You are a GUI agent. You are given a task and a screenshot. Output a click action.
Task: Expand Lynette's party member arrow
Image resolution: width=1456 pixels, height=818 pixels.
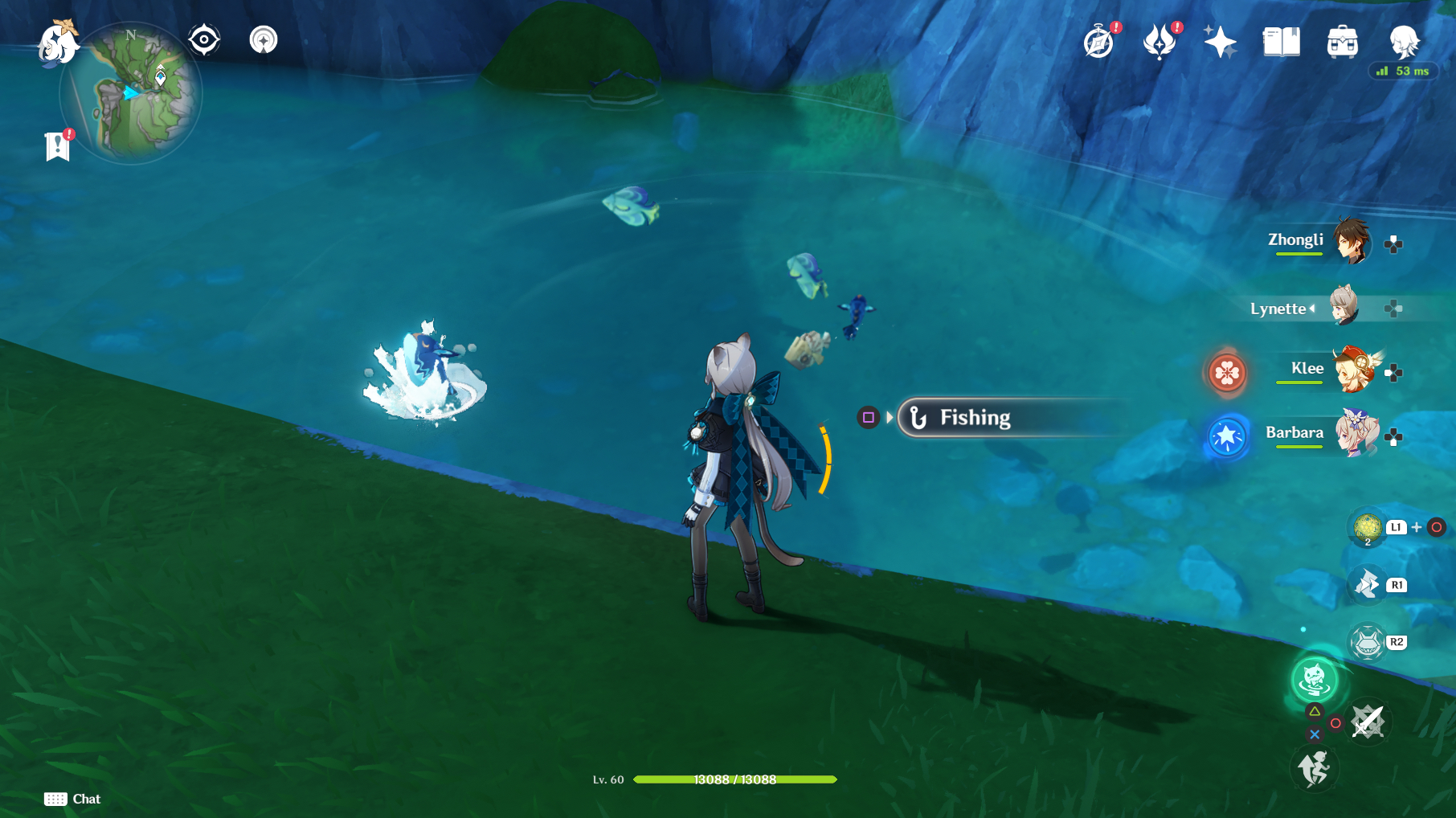(1313, 309)
